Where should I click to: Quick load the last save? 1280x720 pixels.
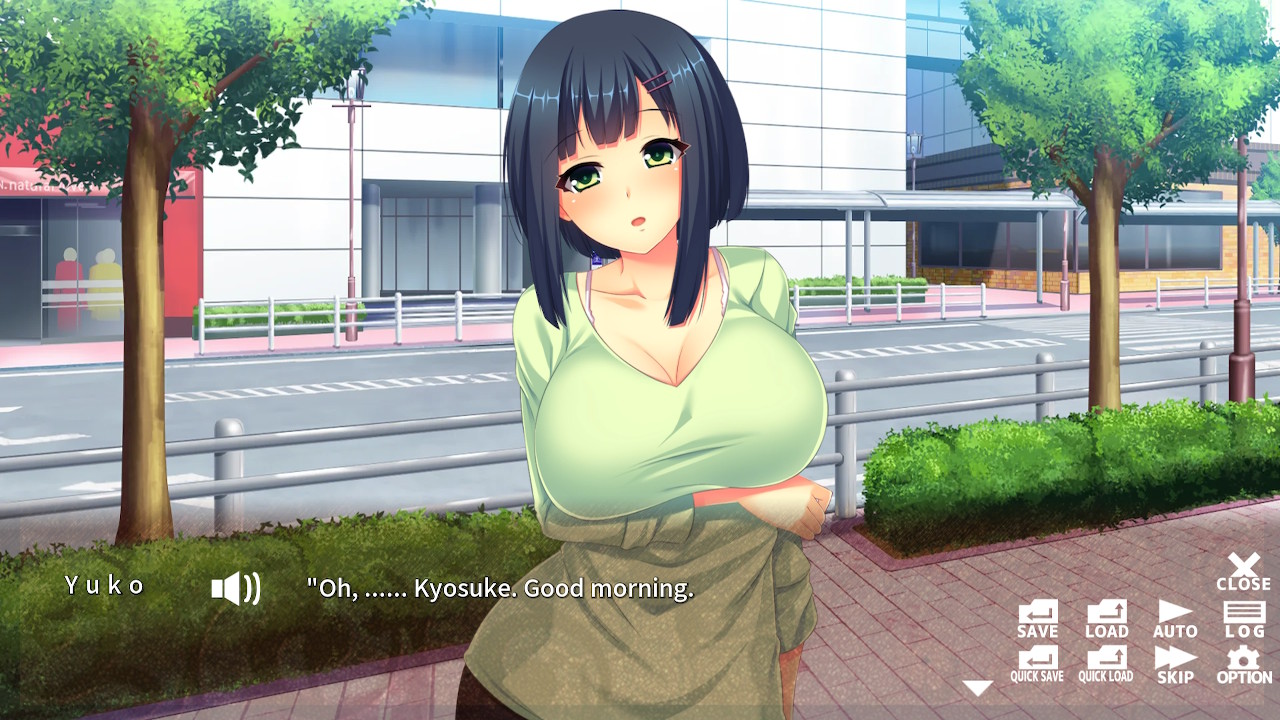[x=1105, y=663]
